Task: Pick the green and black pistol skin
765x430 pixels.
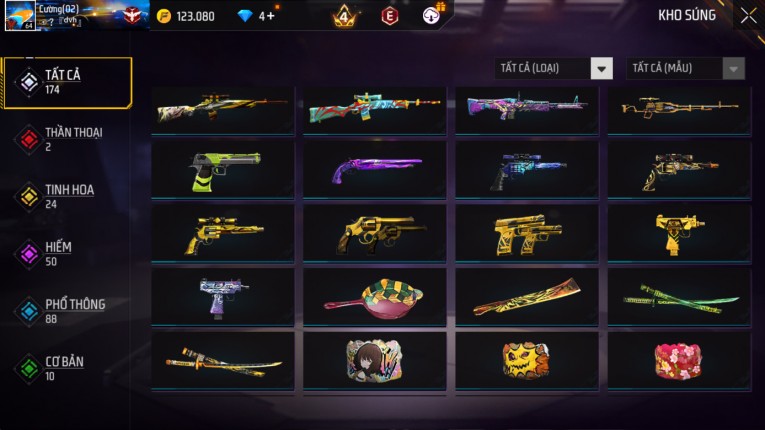Action: 223,169
